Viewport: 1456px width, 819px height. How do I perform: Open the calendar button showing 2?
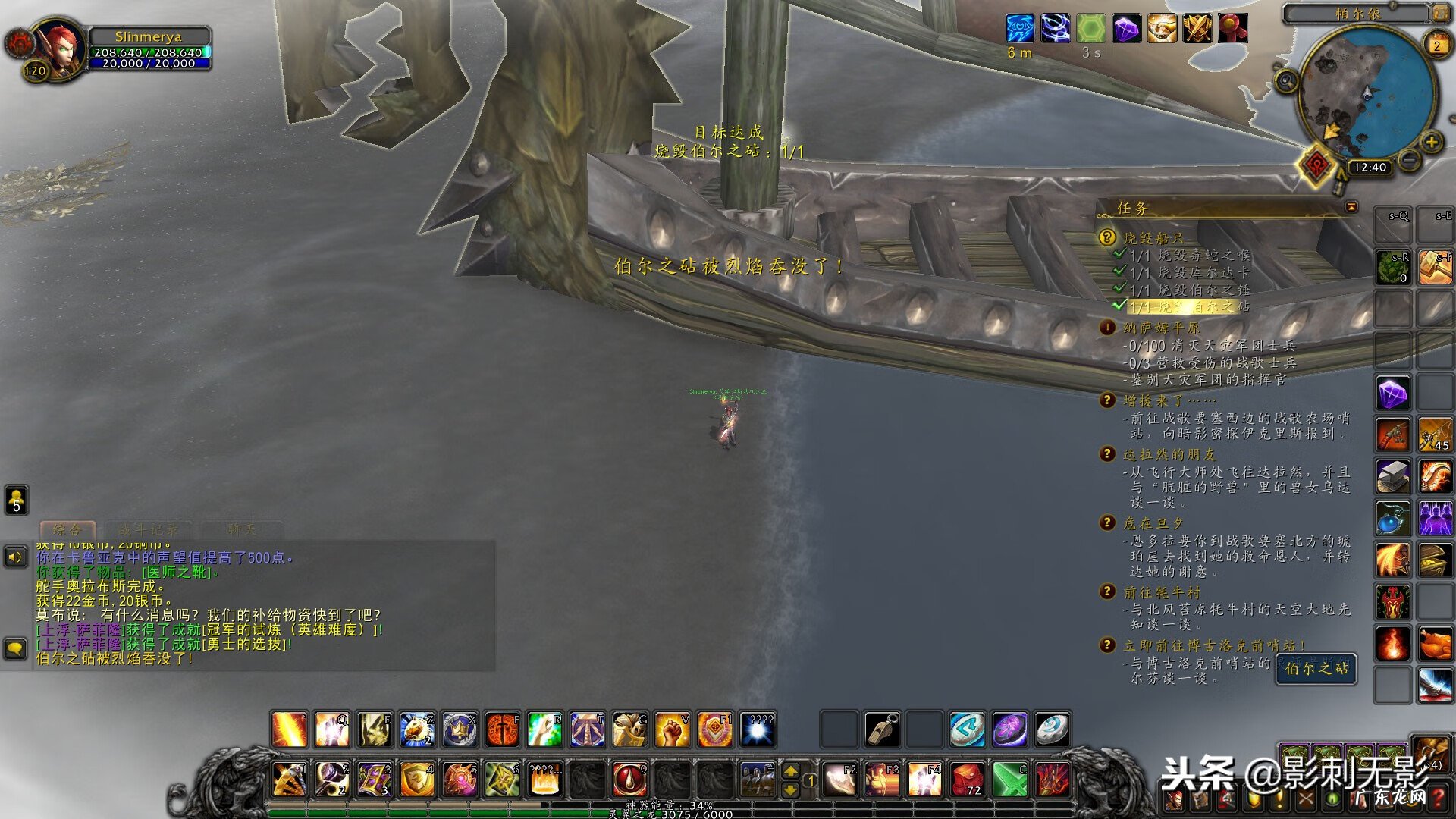[x=1436, y=45]
